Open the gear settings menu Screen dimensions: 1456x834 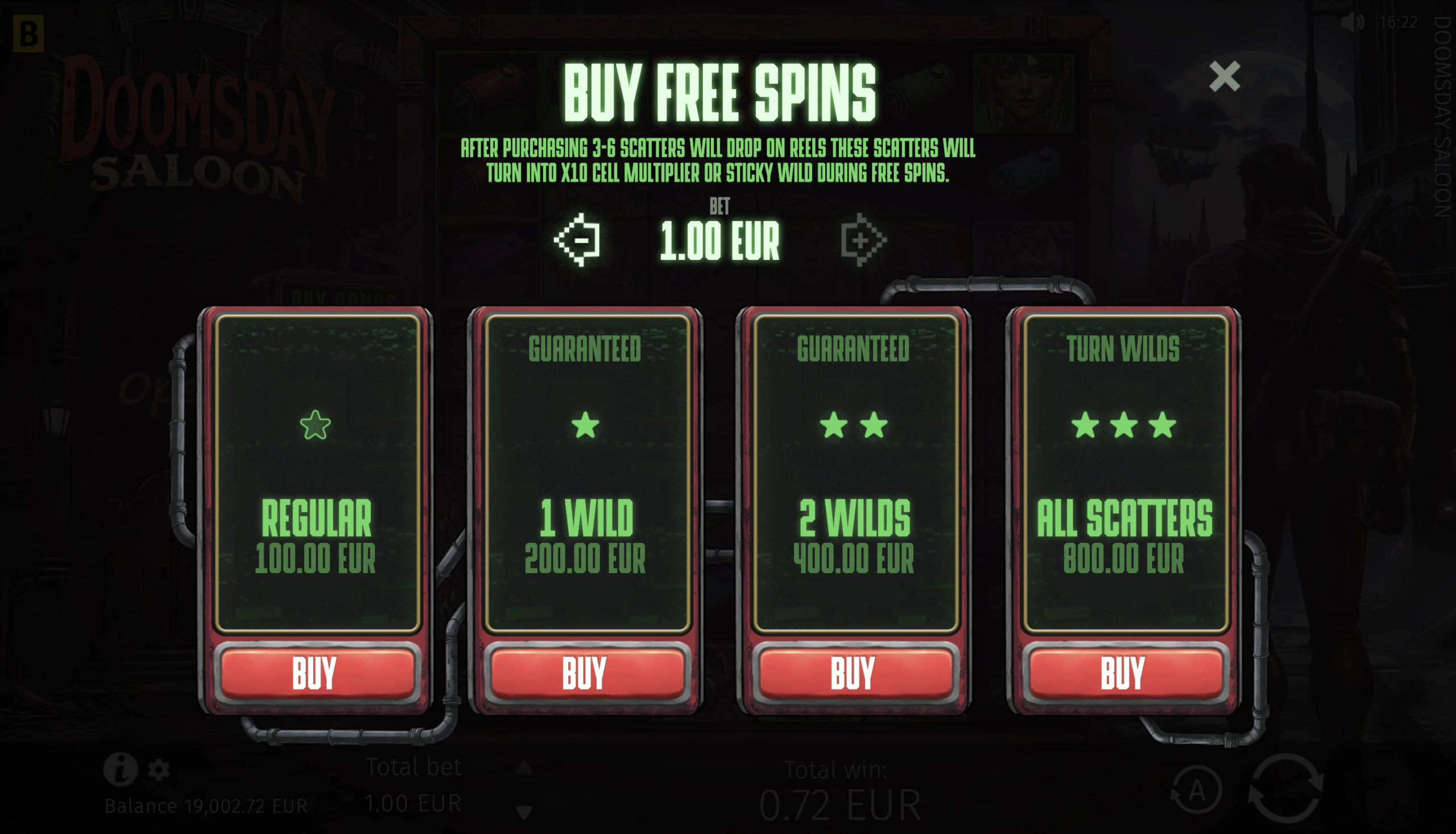pos(159,770)
